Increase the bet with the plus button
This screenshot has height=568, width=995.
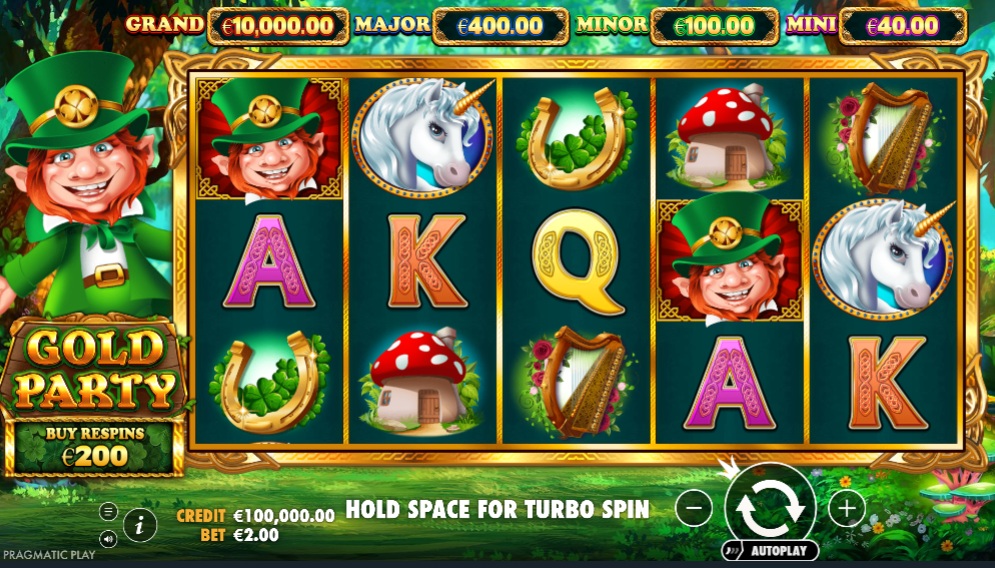(846, 508)
